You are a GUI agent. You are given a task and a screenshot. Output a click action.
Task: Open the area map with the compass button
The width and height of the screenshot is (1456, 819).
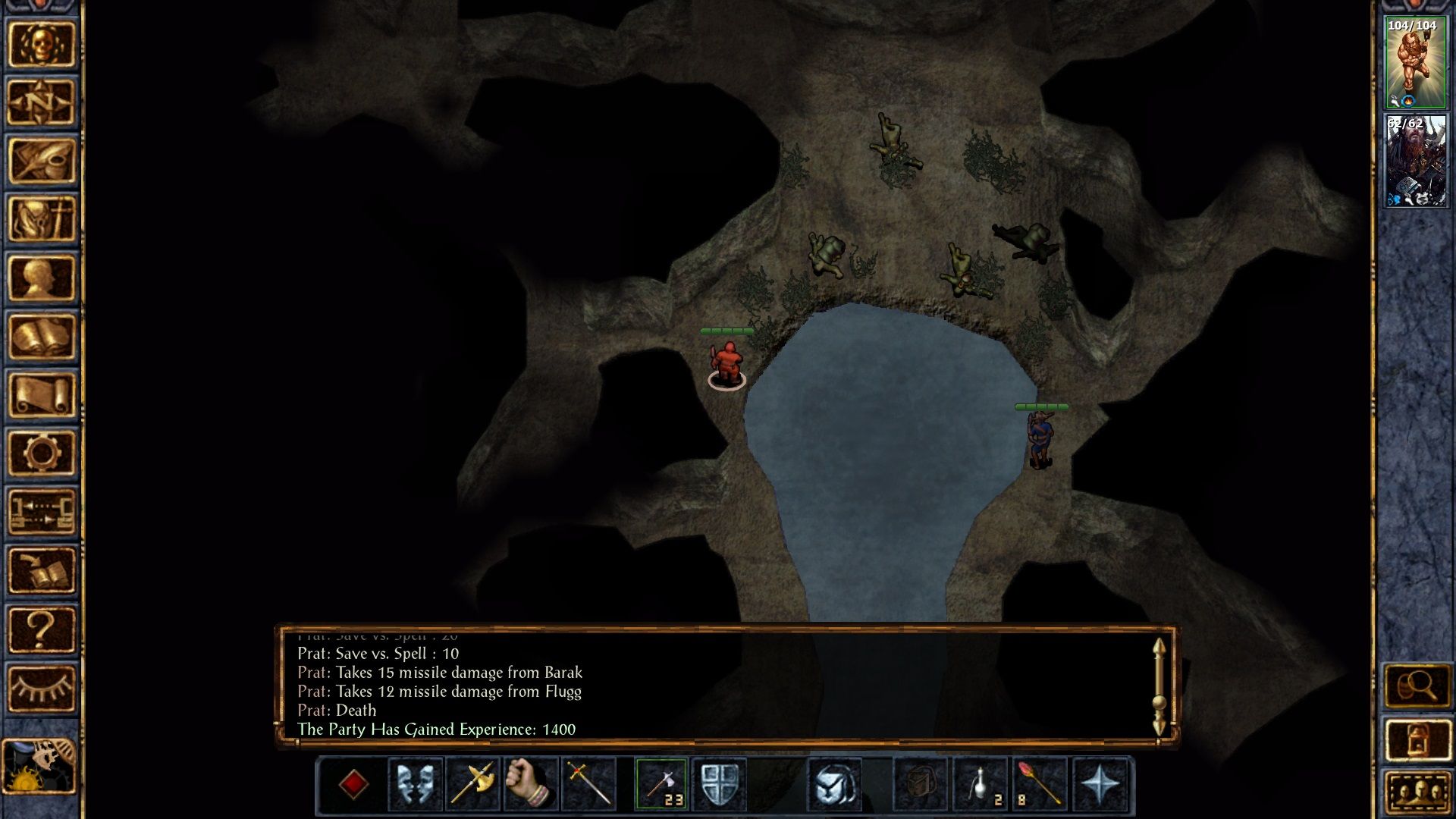point(42,102)
